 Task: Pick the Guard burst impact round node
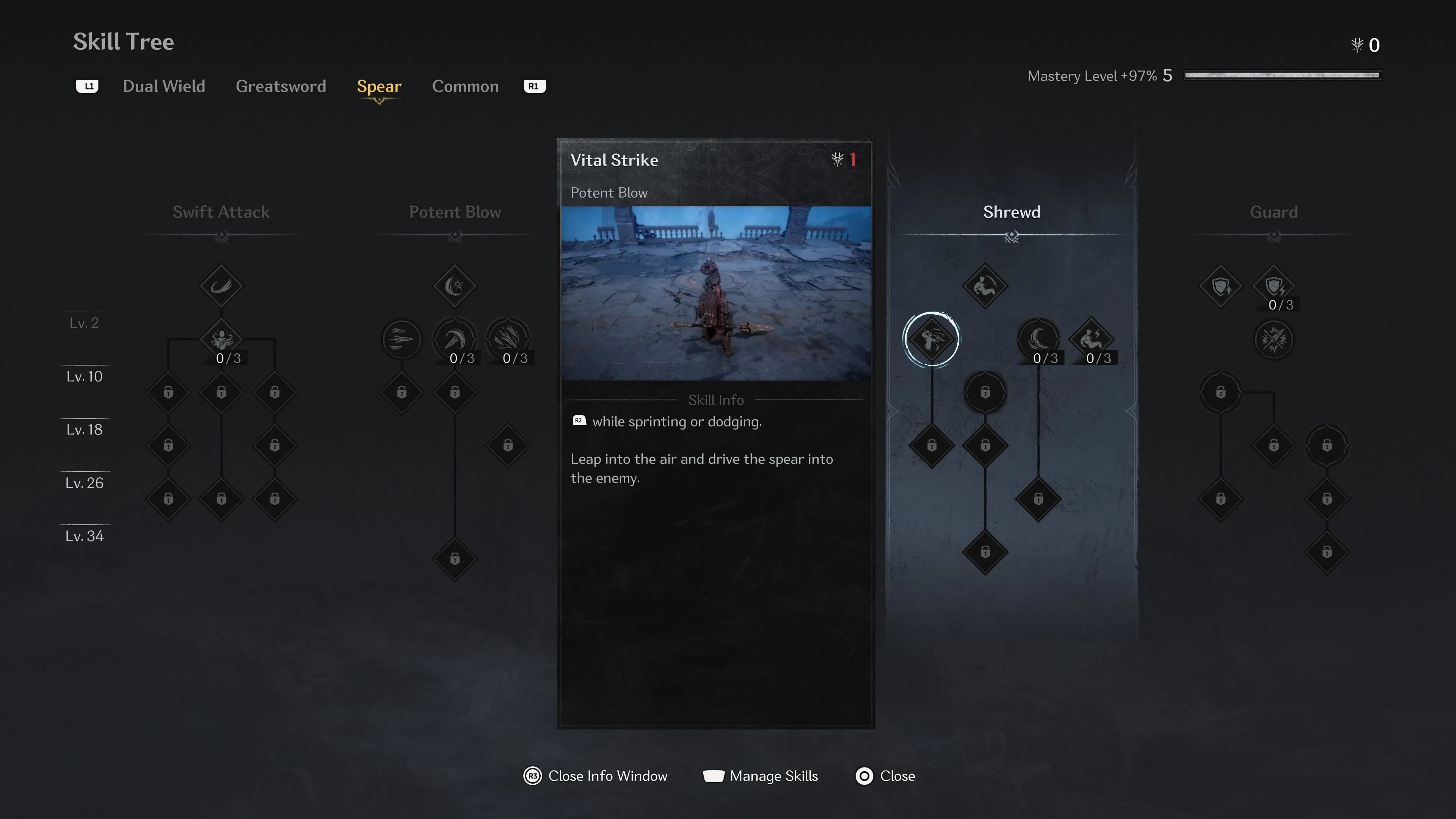click(x=1274, y=339)
